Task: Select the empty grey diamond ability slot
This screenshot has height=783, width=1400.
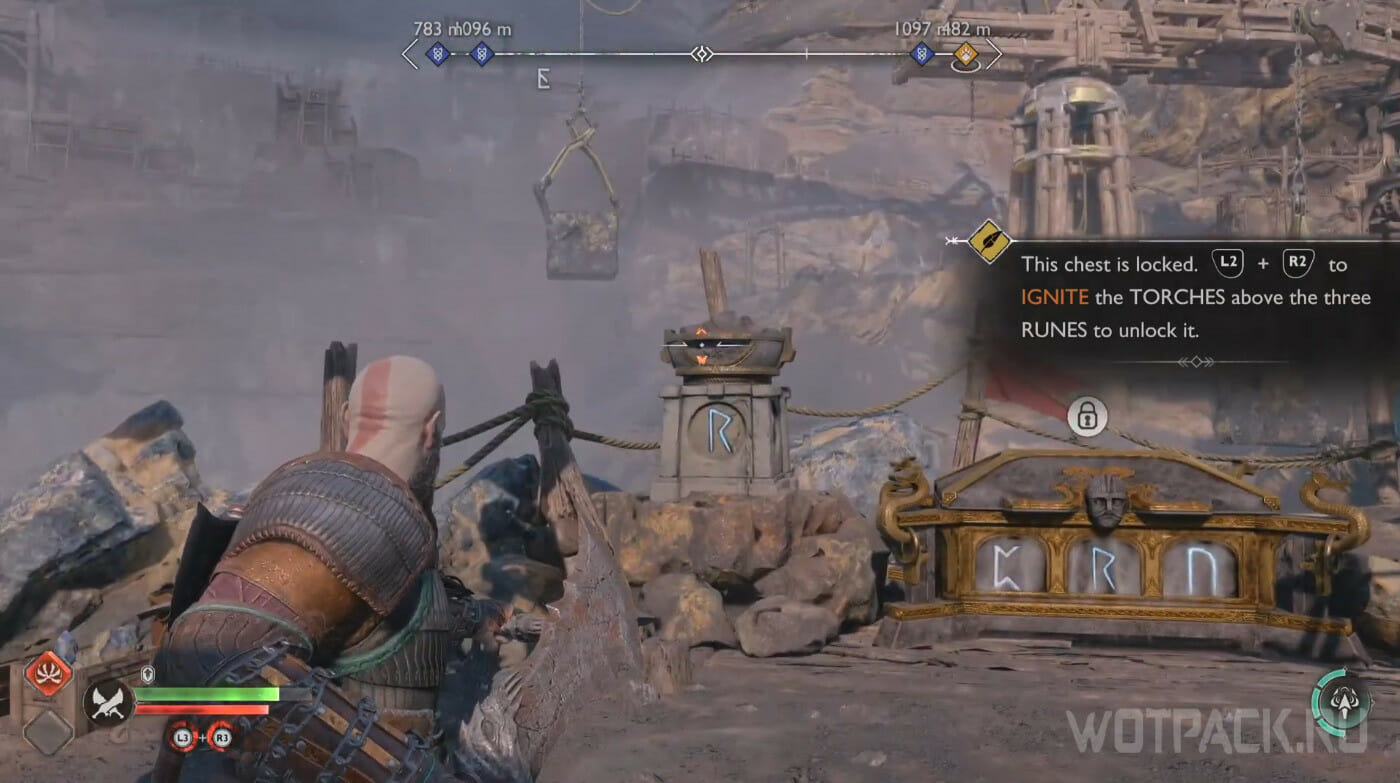Action: [x=47, y=732]
